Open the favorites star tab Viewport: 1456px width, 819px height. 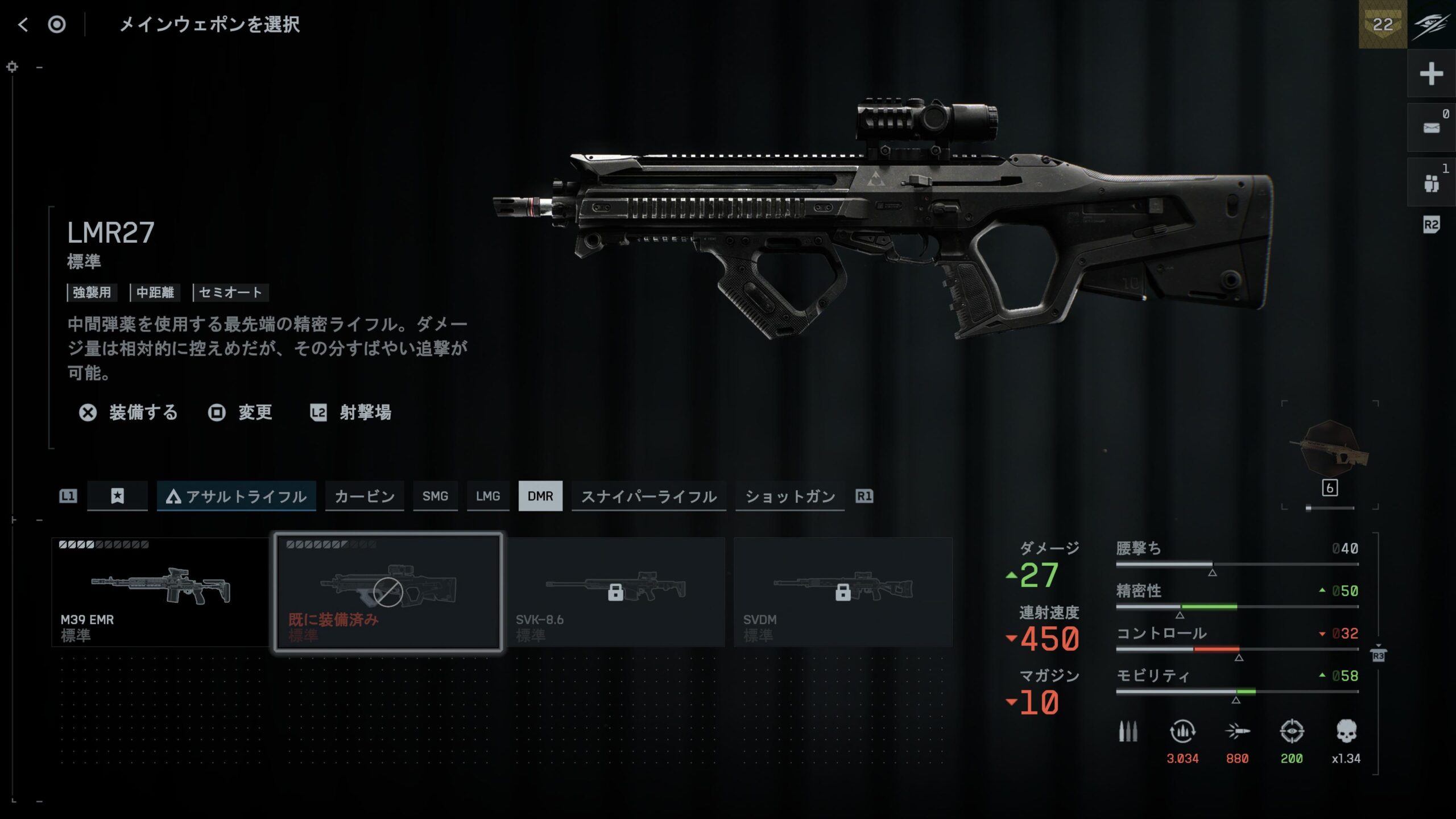coord(117,496)
